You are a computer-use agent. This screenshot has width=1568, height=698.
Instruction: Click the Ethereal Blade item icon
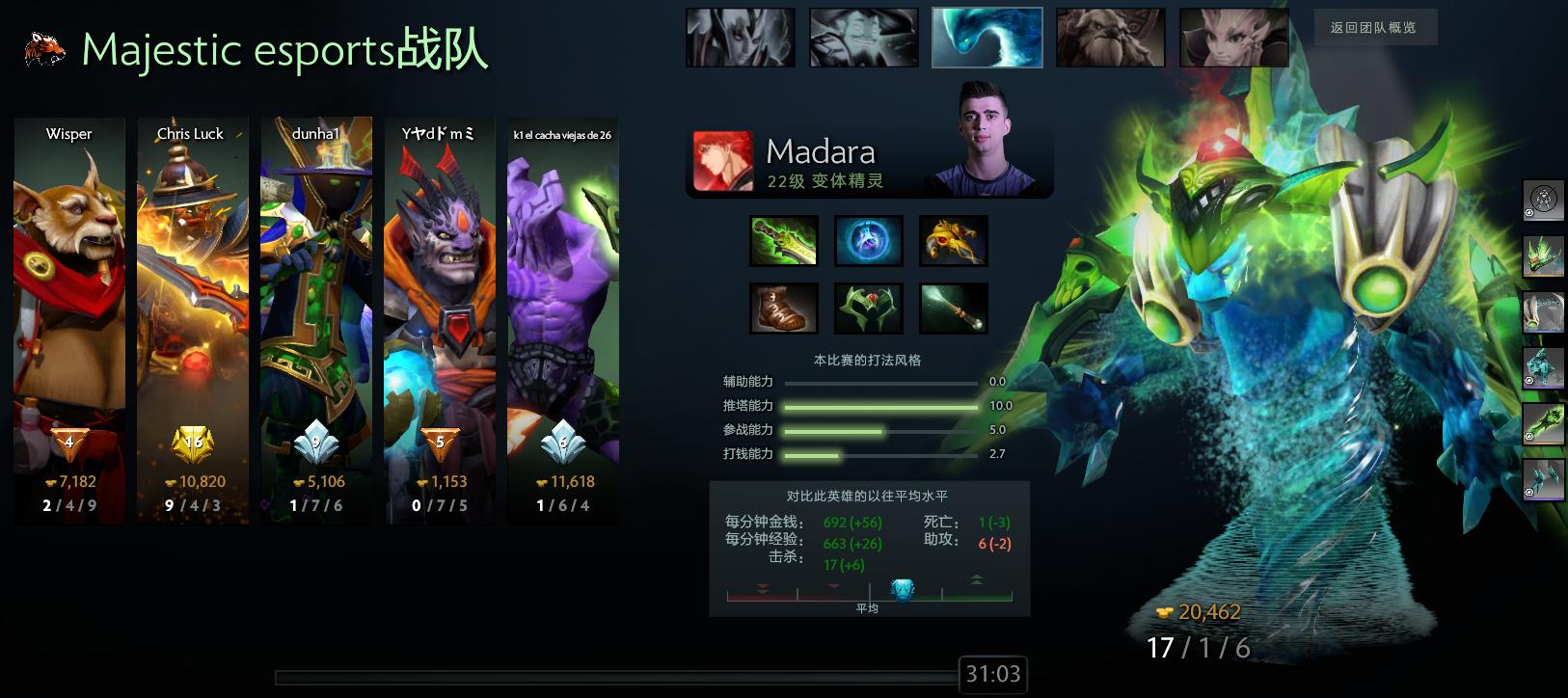tap(783, 240)
